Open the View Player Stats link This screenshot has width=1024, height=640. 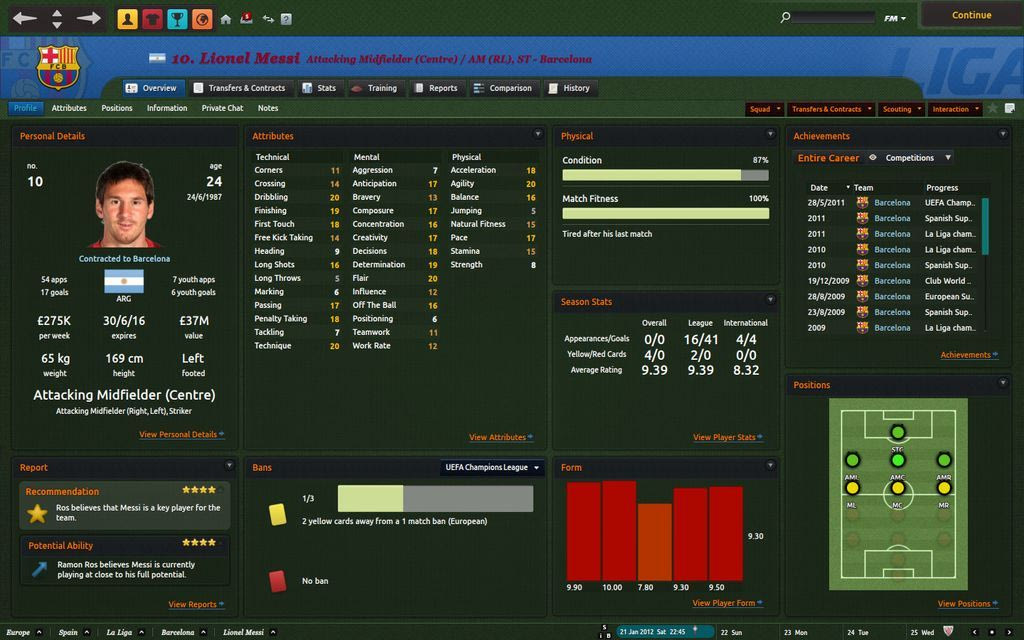(724, 437)
